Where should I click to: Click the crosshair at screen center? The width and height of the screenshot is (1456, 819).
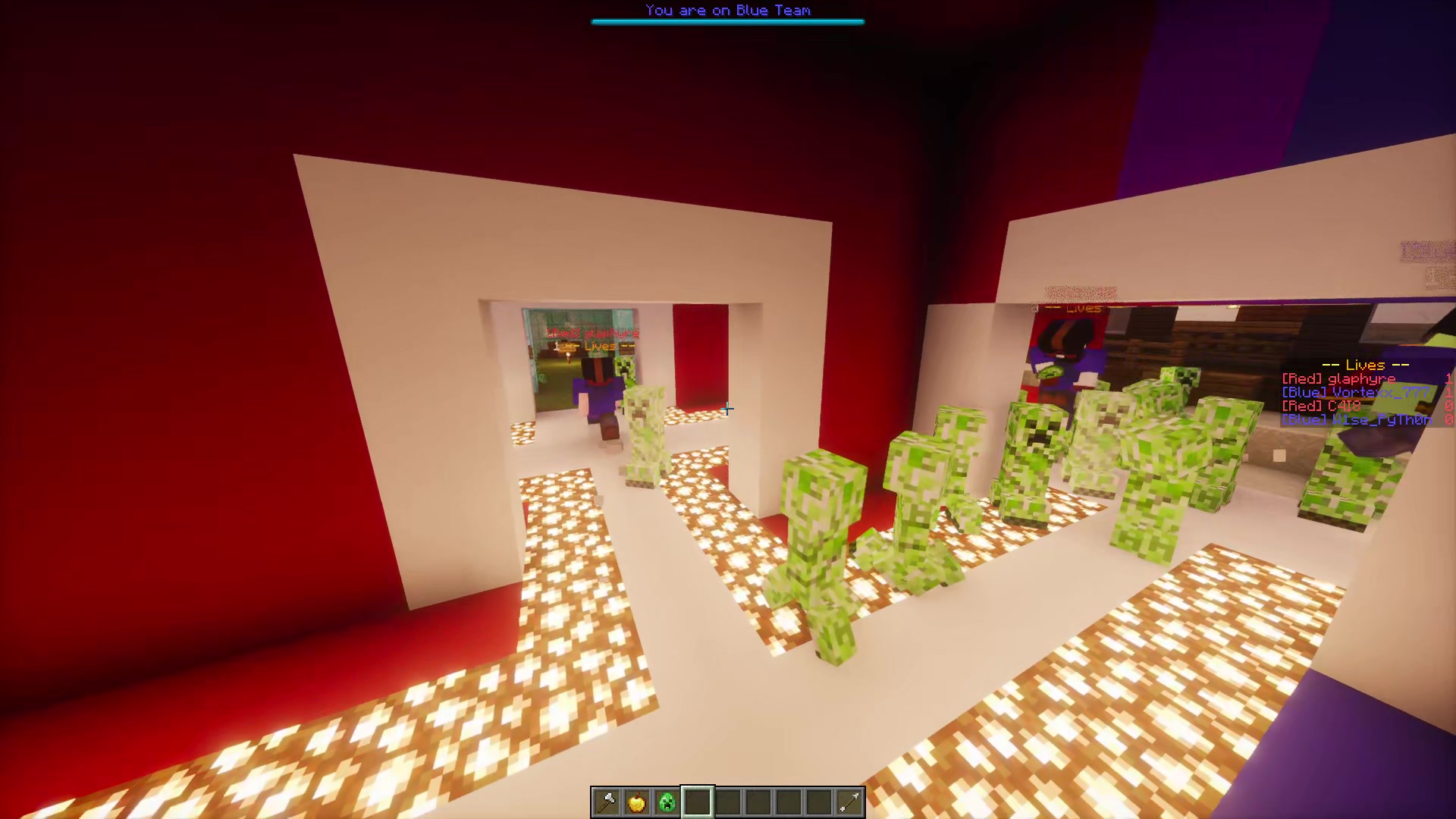[728, 409]
